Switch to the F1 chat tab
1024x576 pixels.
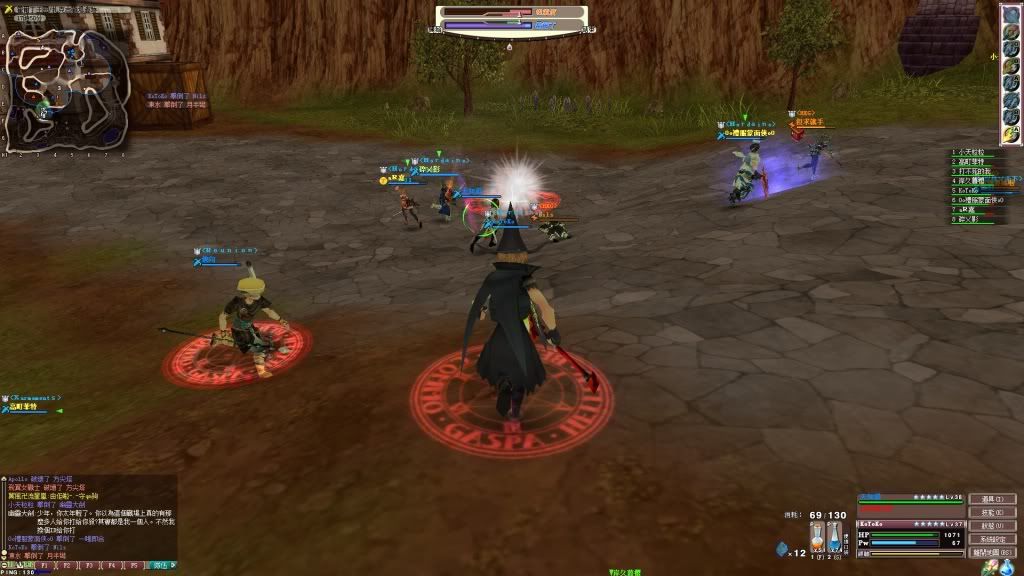pos(43,566)
